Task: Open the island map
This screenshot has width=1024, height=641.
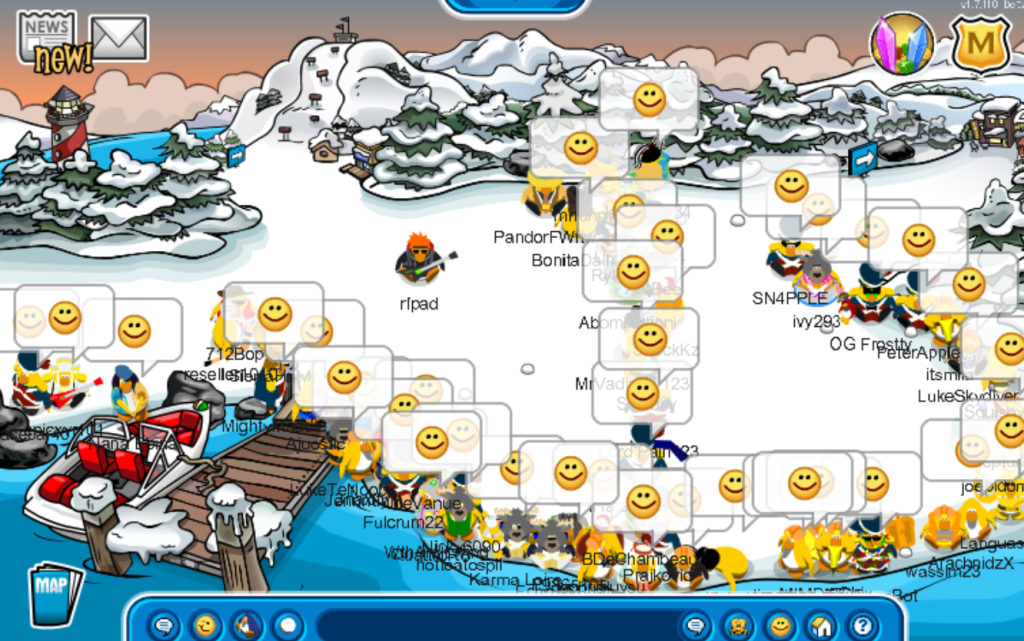Action: 56,594
